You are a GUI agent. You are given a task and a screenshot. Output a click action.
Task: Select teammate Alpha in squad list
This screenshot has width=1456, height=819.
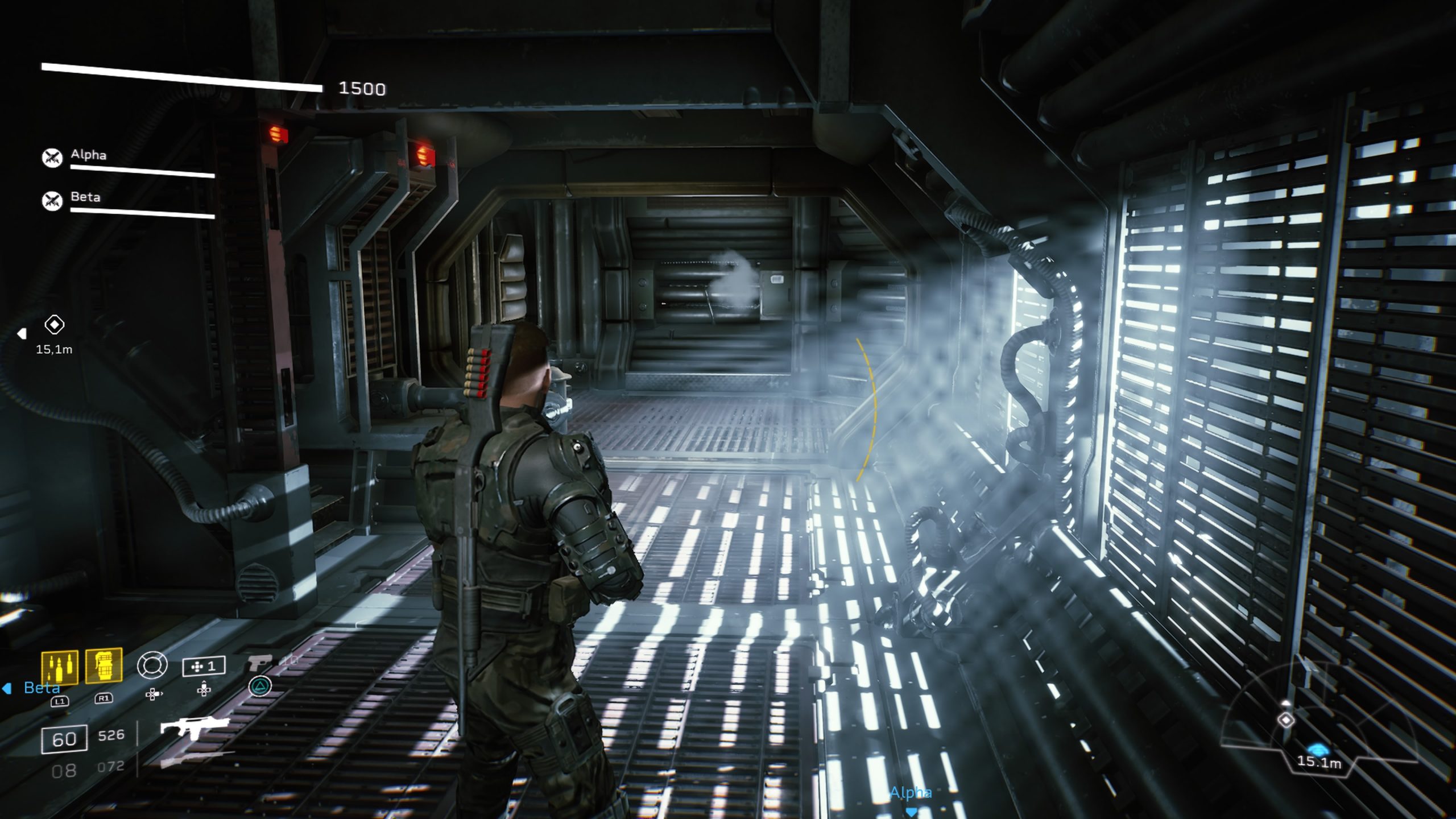pos(88,155)
